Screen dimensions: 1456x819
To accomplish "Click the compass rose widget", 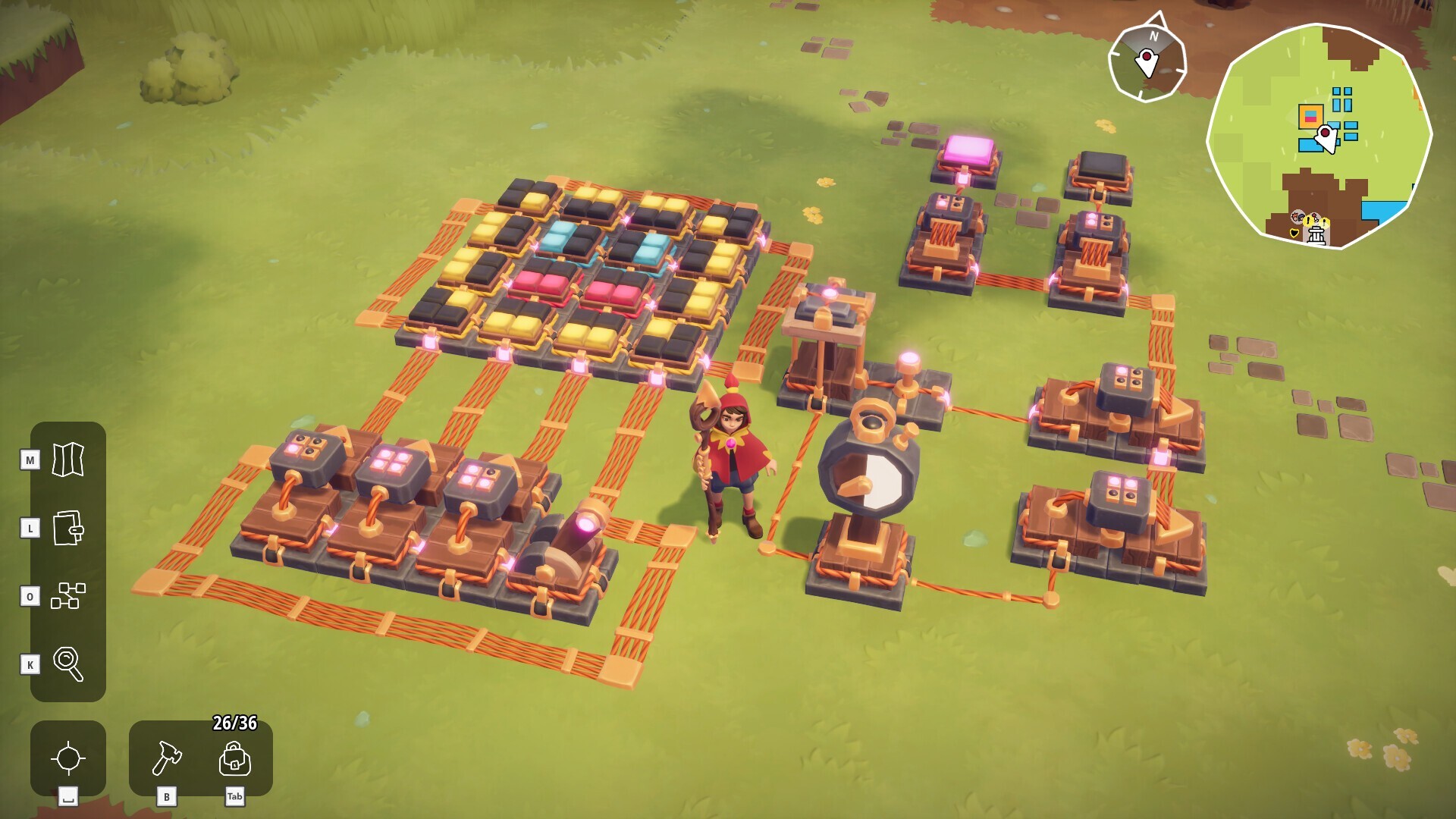I will pos(1147,58).
